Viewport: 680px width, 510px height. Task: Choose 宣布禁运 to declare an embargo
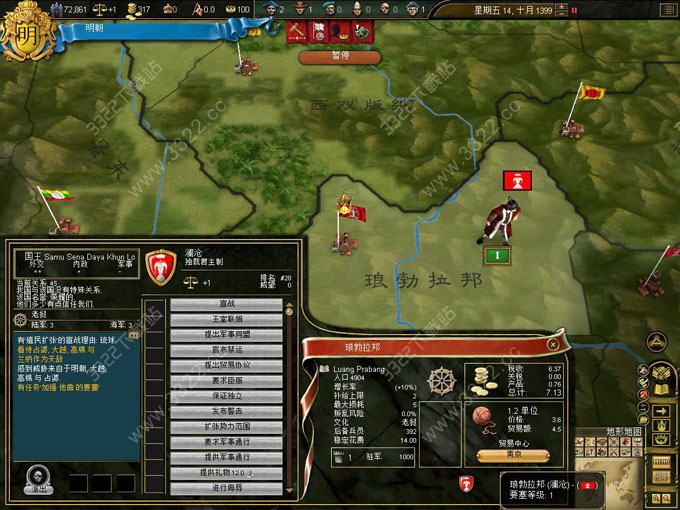pyautogui.click(x=226, y=351)
